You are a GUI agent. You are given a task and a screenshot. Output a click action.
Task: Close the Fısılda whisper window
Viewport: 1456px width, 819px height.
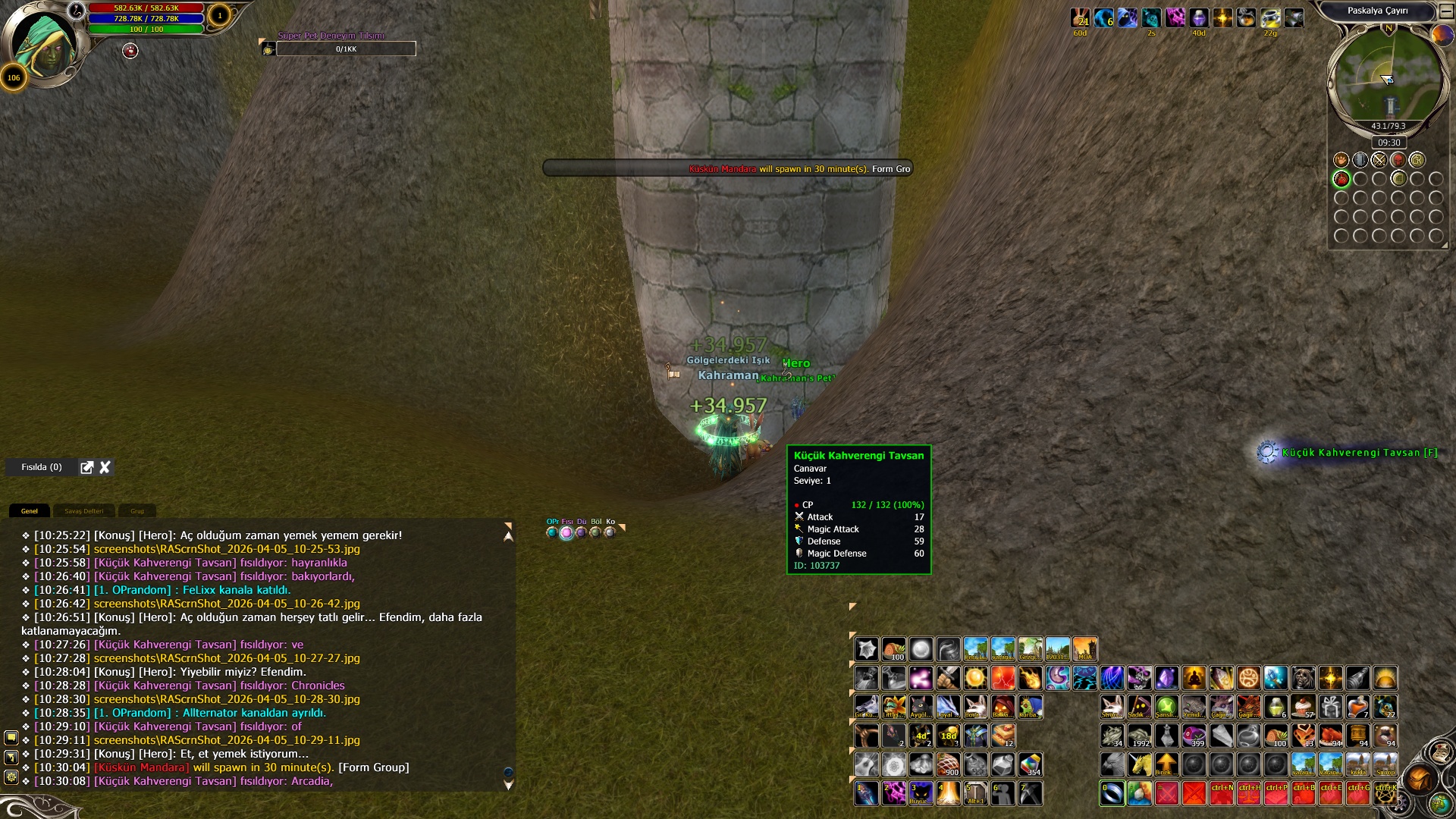pyautogui.click(x=105, y=467)
